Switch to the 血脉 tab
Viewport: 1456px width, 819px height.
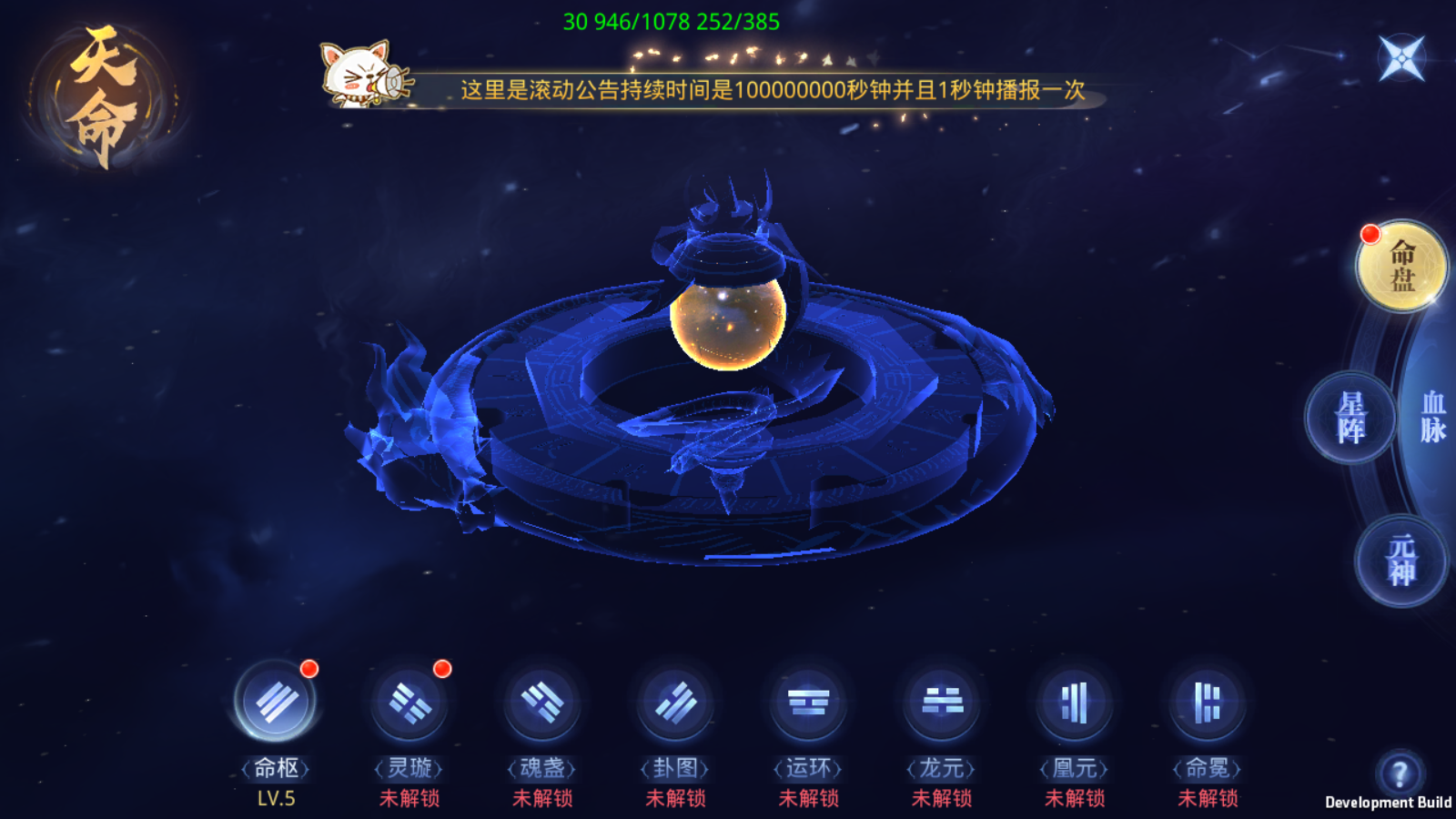[1432, 418]
